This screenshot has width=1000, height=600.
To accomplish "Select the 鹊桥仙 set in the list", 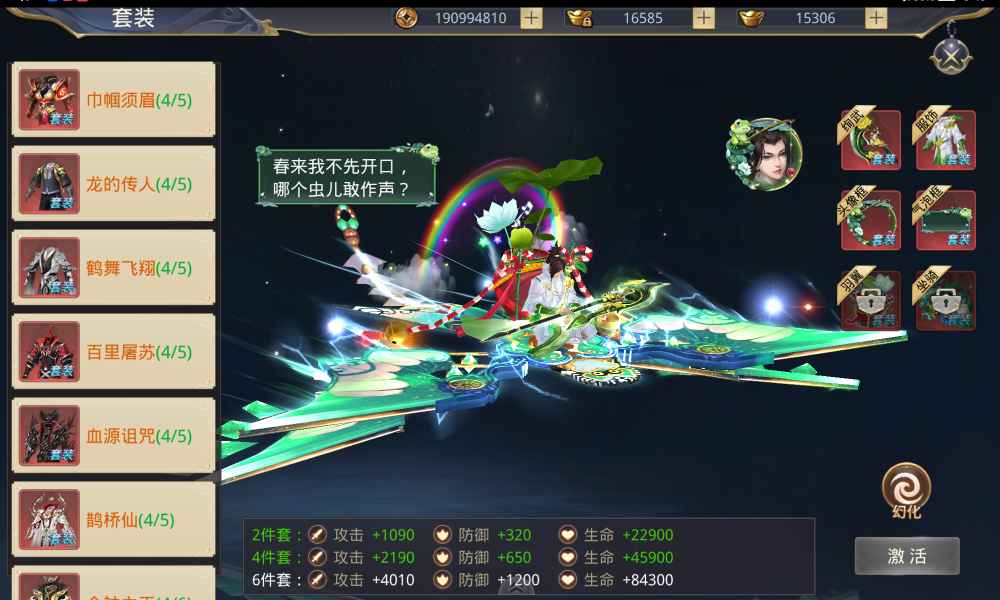I will (x=113, y=520).
